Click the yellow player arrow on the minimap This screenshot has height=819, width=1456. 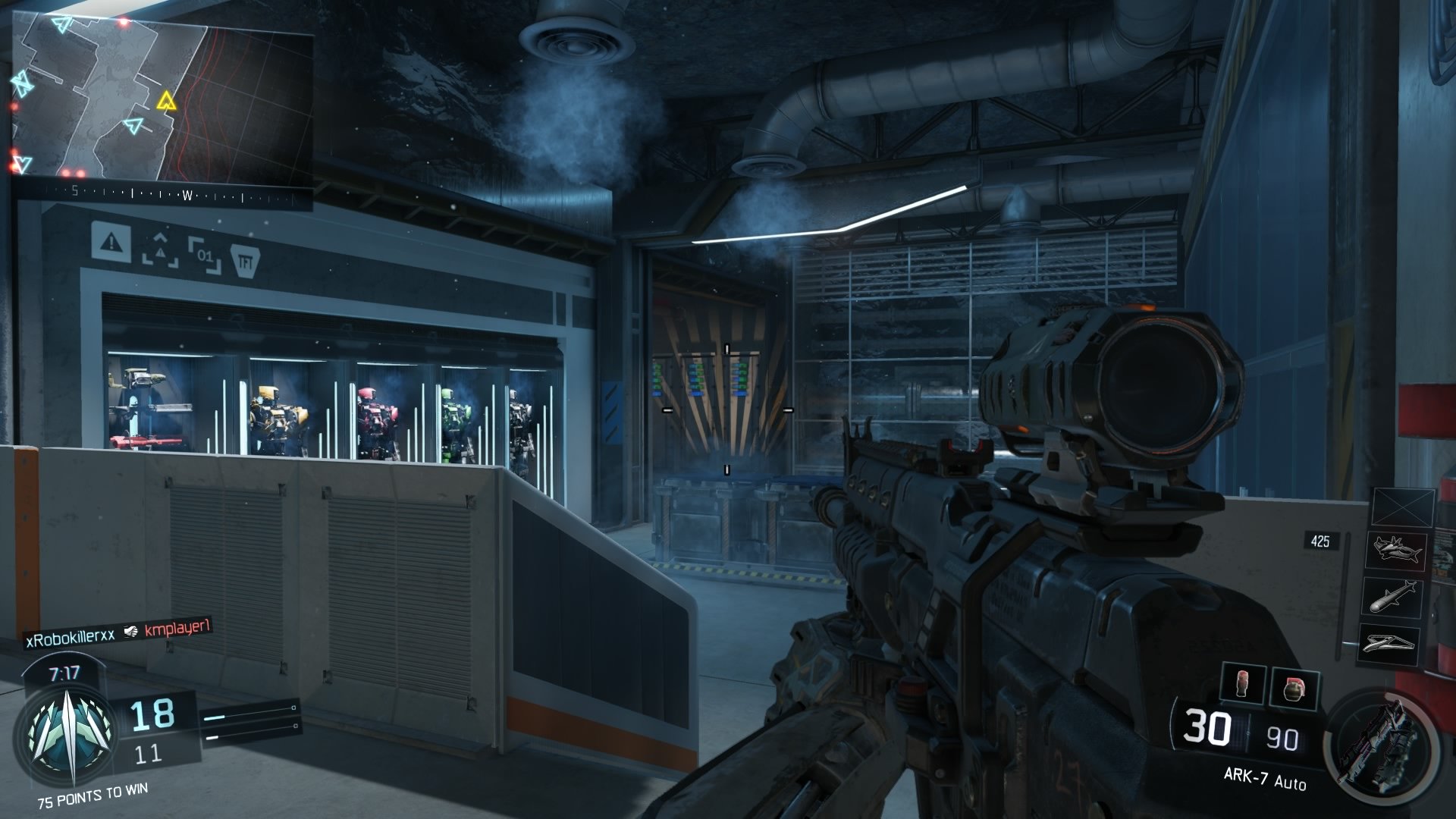coord(166,101)
